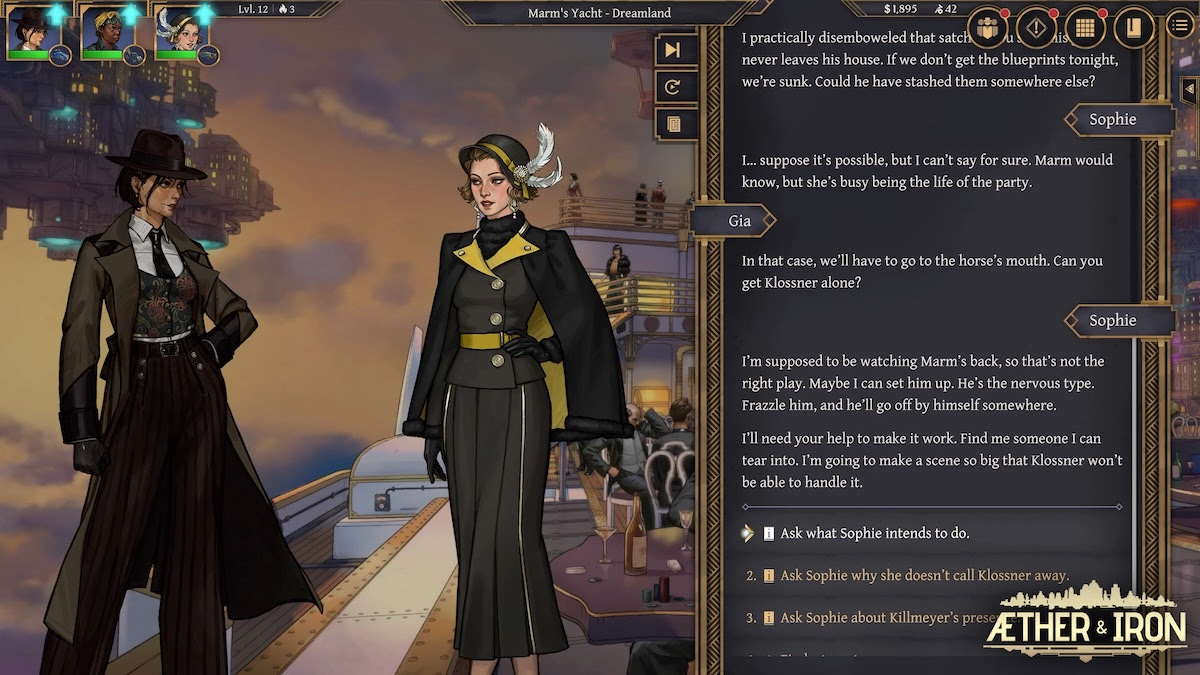
Task: Ask Sophie why she doesn't call Klossner away
Action: coord(924,575)
